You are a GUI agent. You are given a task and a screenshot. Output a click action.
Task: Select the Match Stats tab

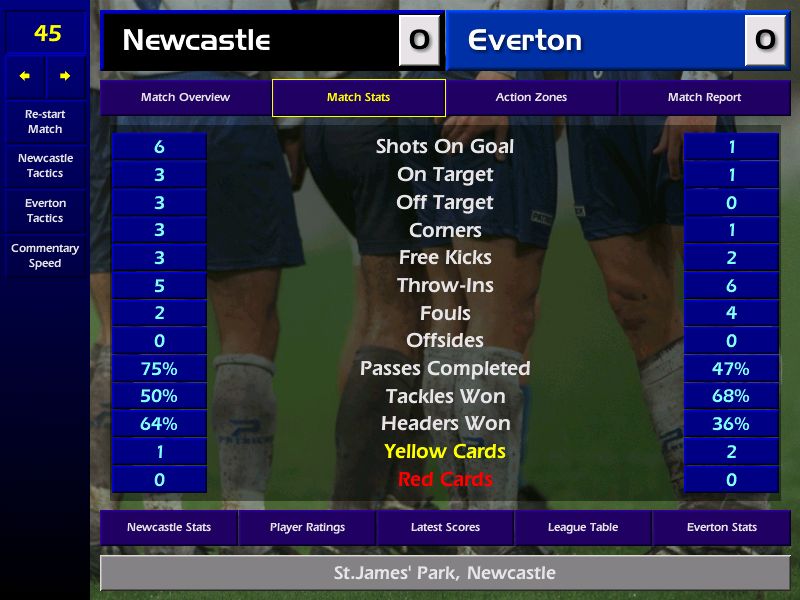(x=358, y=98)
